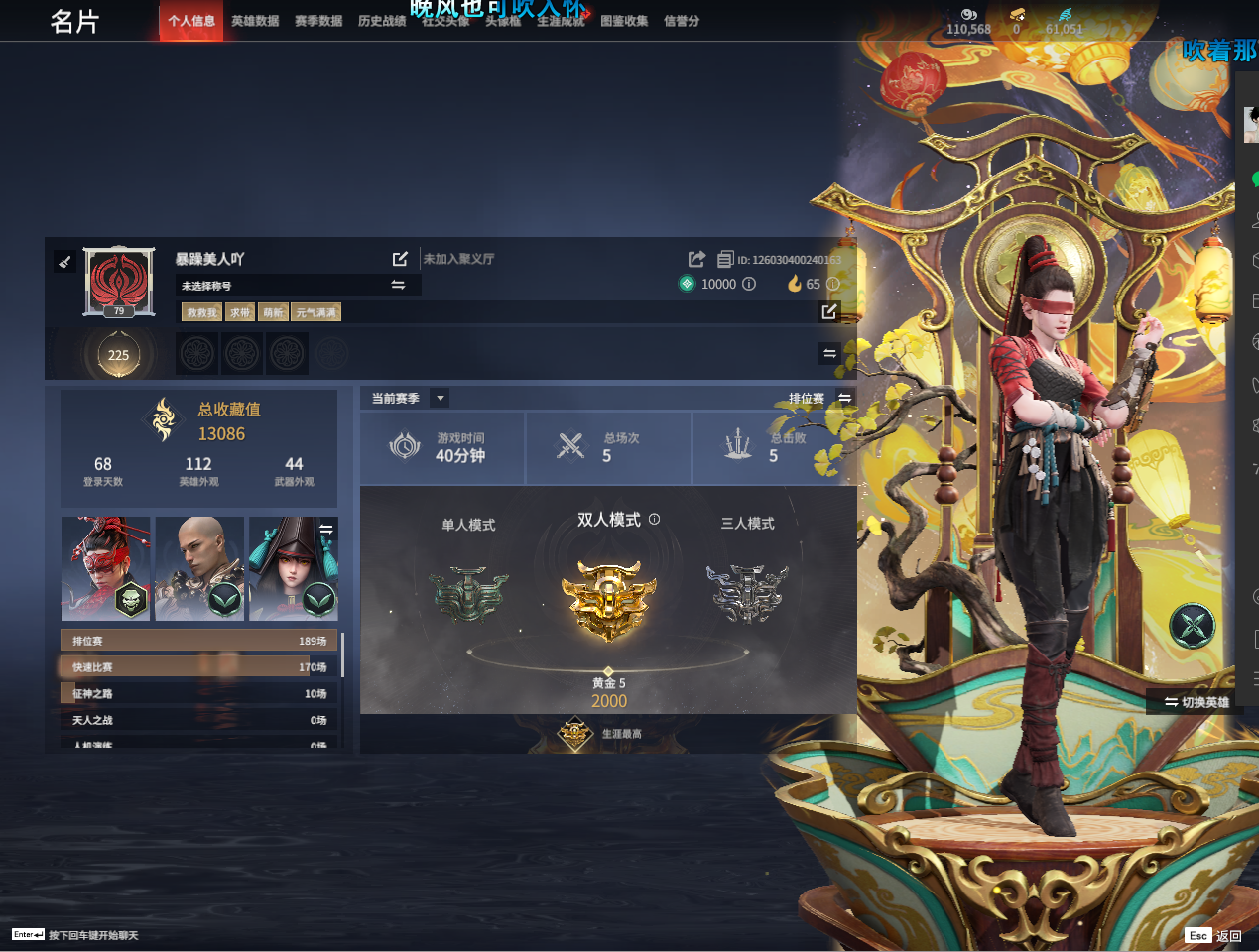Select the 单人模式 rank emblem
The width and height of the screenshot is (1259, 952).
point(468,593)
